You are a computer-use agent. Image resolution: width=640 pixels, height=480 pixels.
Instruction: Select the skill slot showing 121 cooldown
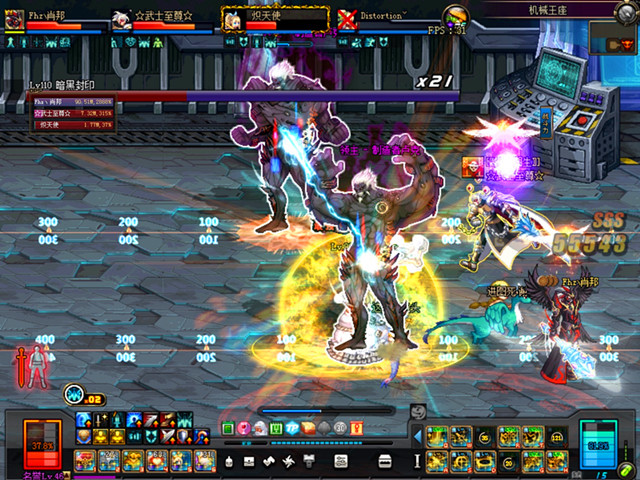(557, 436)
